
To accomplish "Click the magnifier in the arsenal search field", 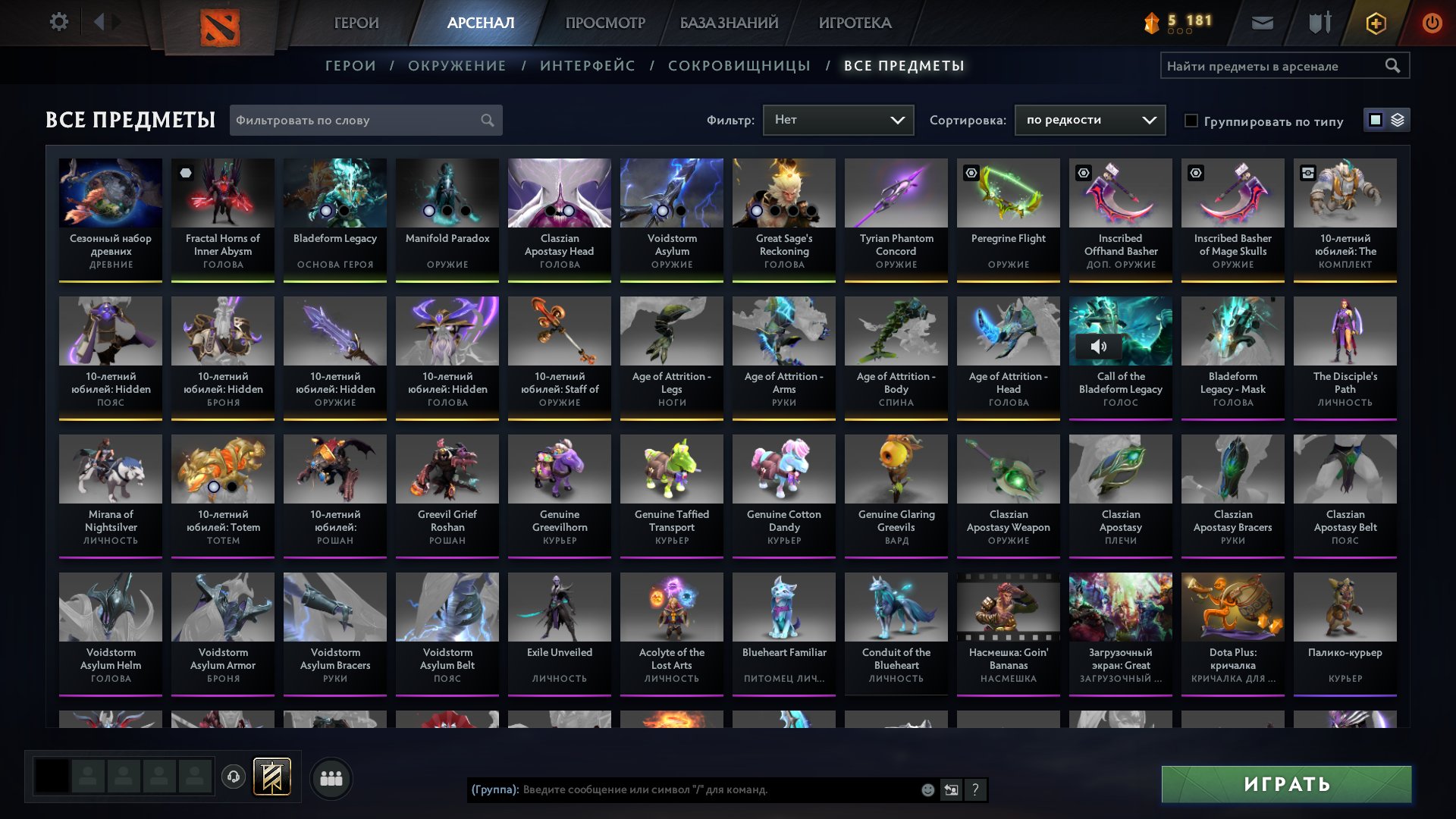I will (x=1393, y=65).
